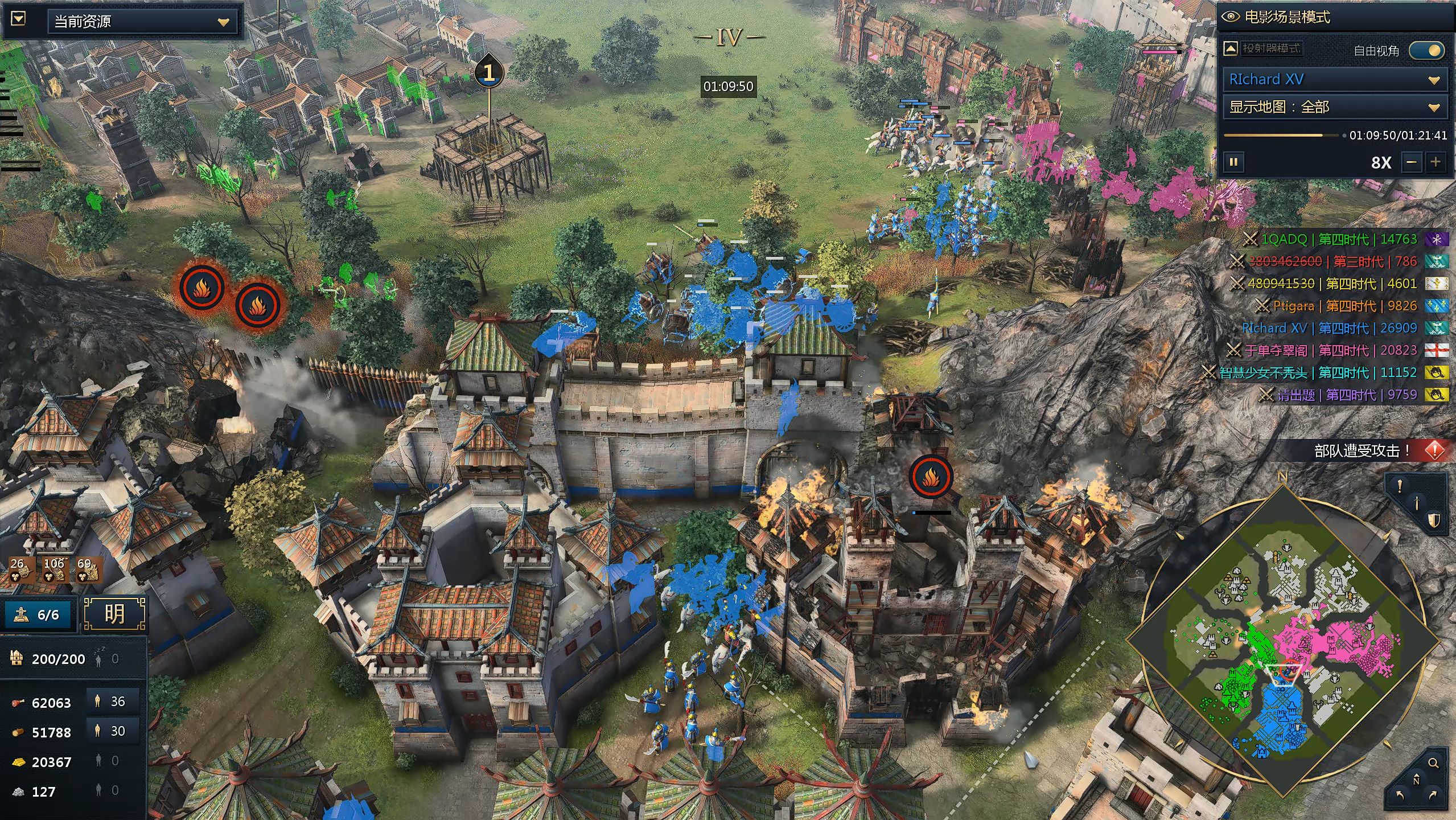The image size is (1456, 820).
Task: Pause the replay playback
Action: coord(1233,162)
